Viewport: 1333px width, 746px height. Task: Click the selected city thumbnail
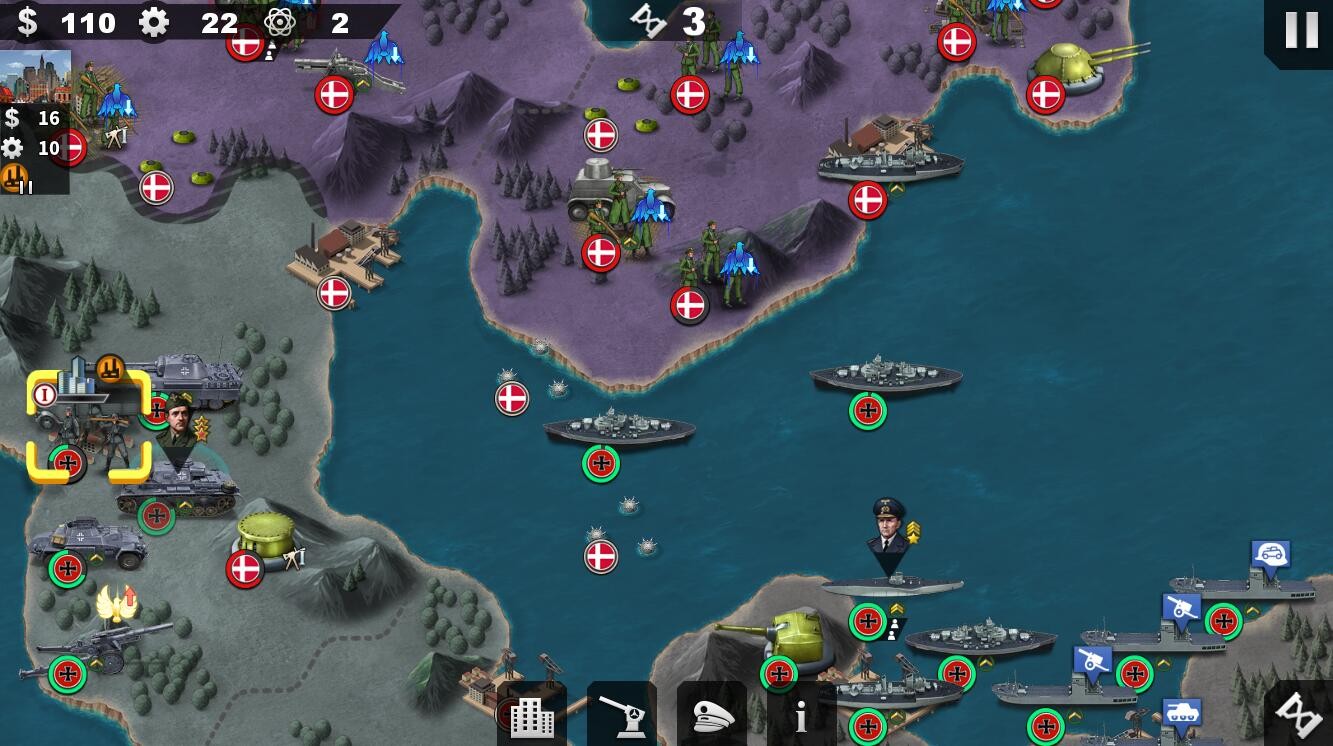pos(36,76)
